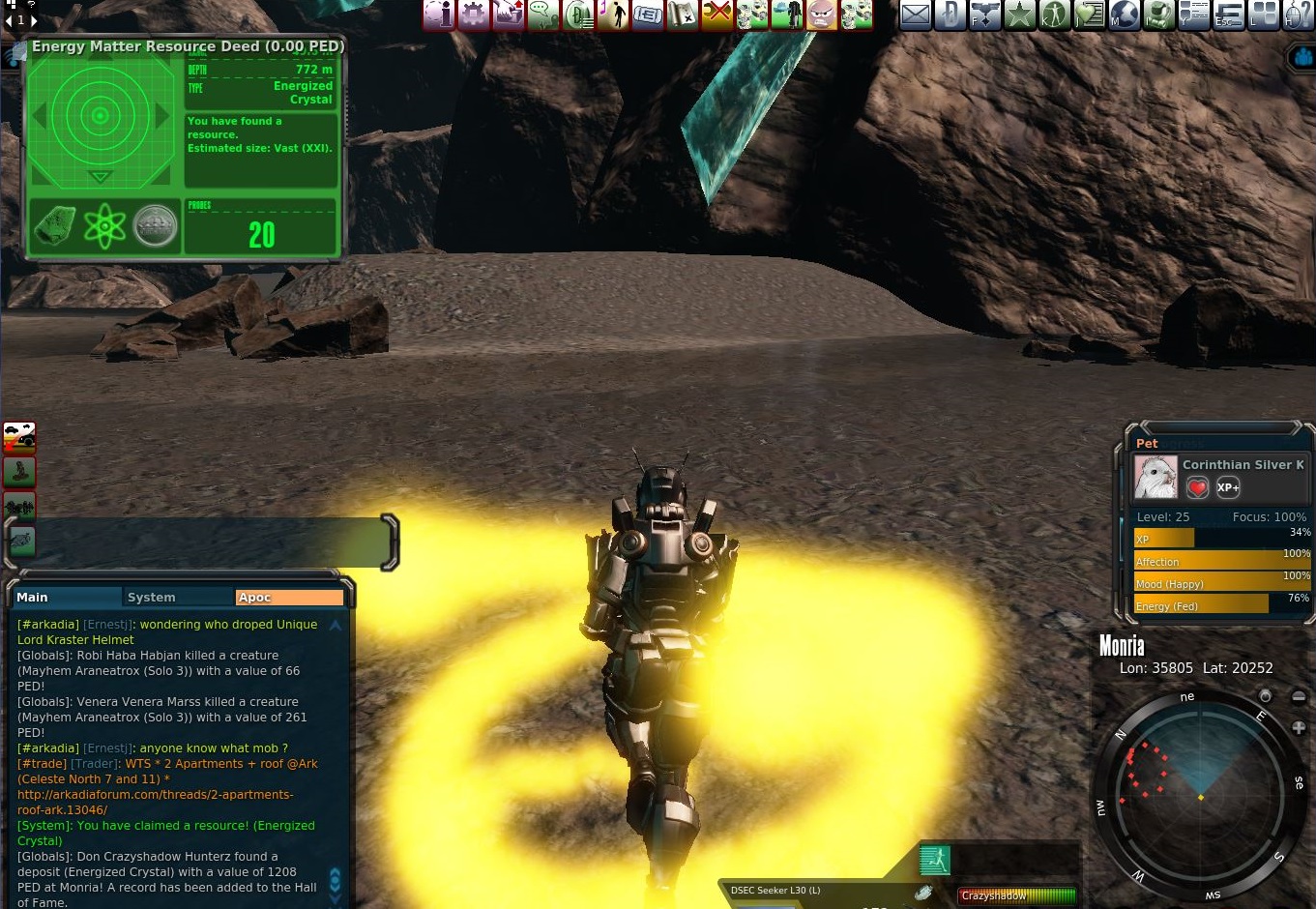Screen dimensions: 1316x909
Task: Select the silver coin treasure finder mode
Action: click(155, 227)
